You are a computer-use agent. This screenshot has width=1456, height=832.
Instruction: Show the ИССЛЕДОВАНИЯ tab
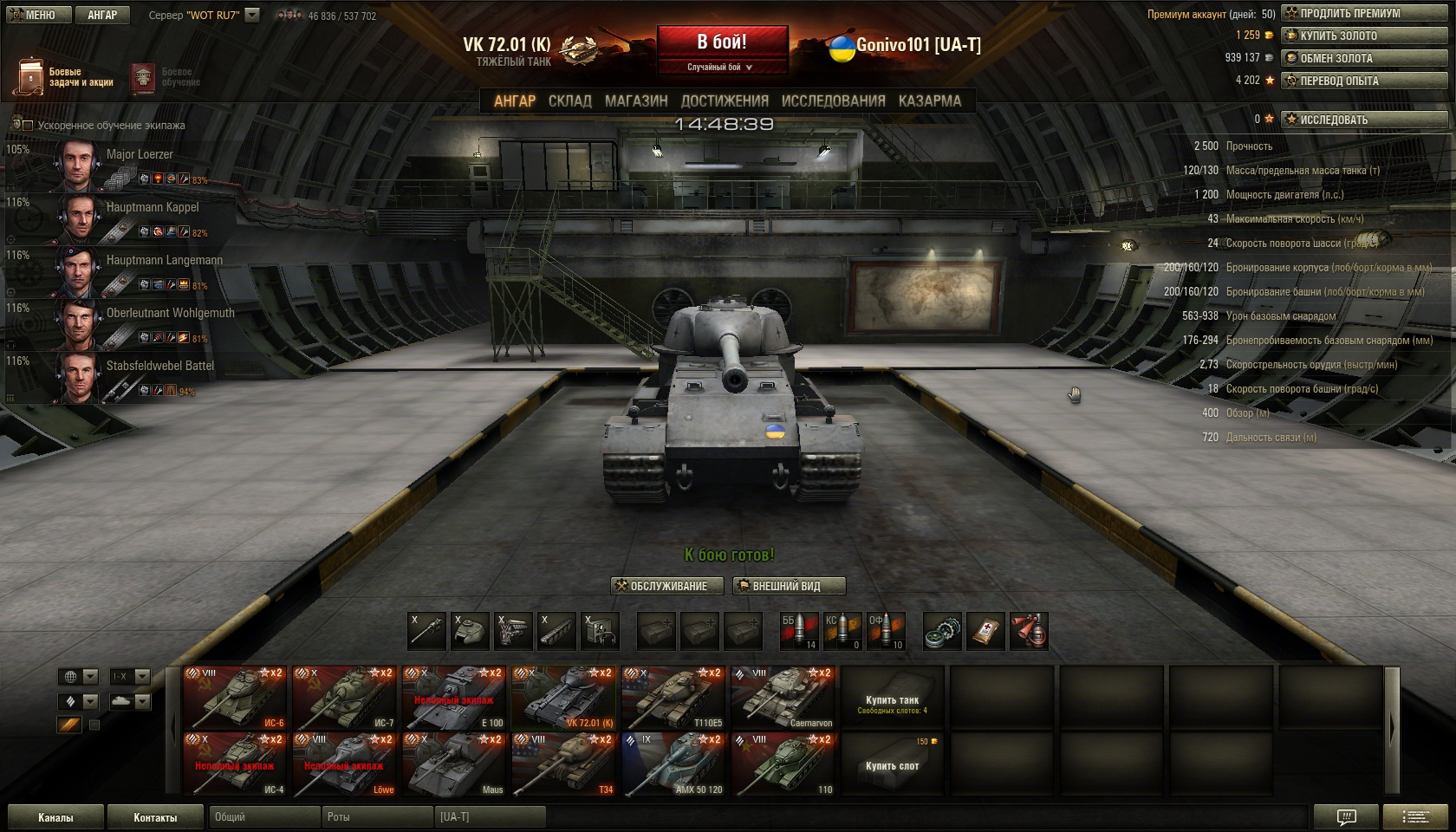tap(833, 101)
